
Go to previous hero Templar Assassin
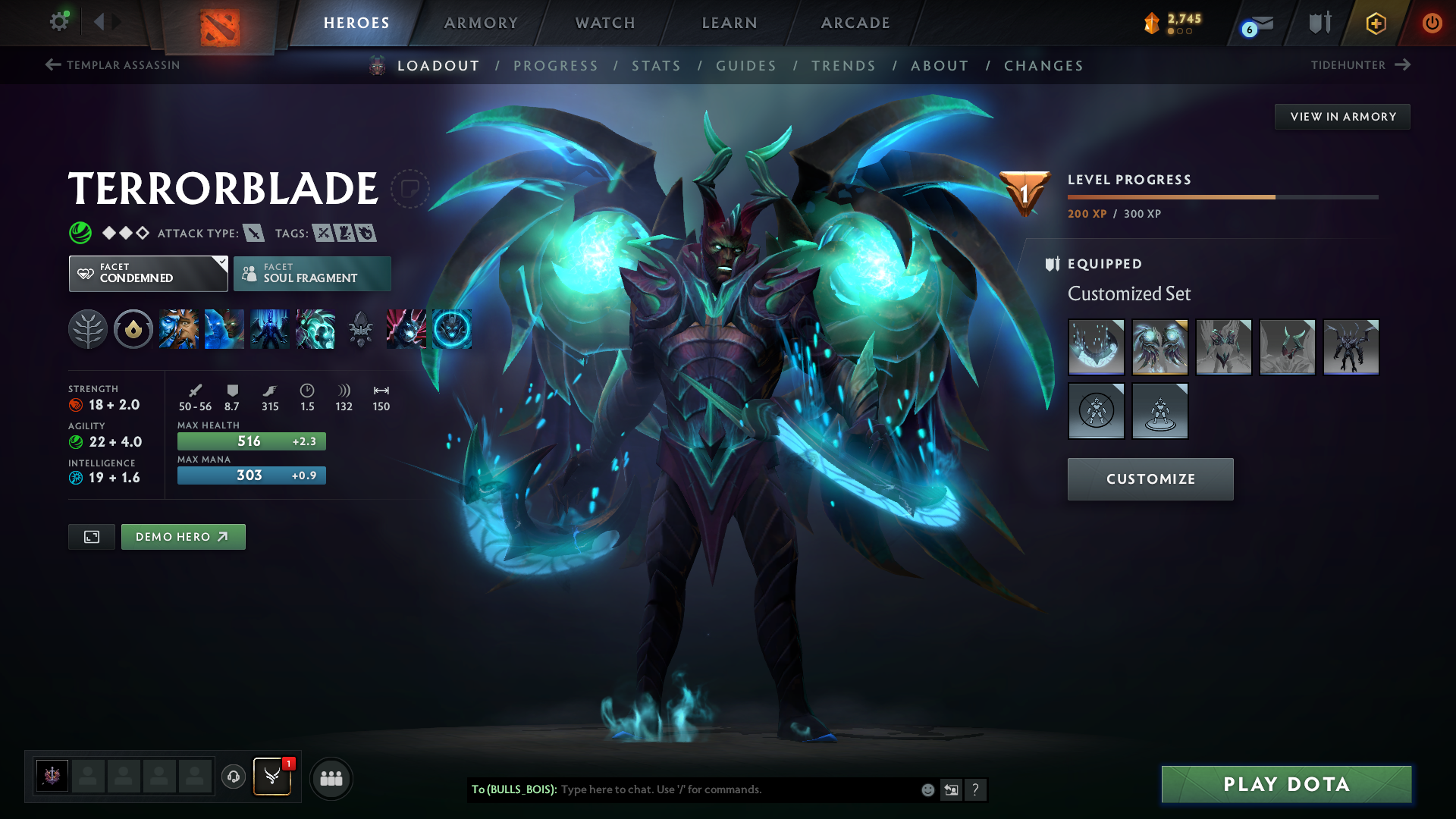tap(112, 65)
